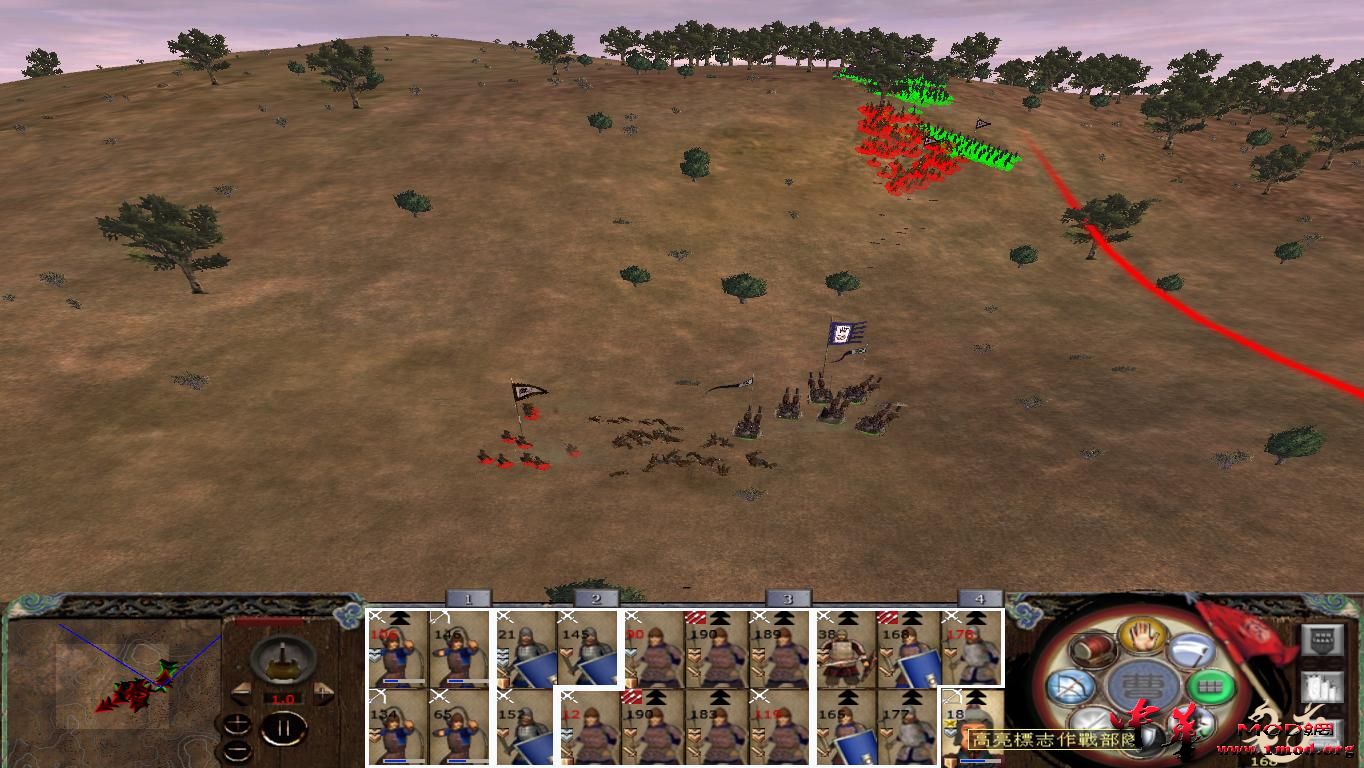Switch to unit group tab 2
This screenshot has height=768, width=1364.
tap(594, 599)
